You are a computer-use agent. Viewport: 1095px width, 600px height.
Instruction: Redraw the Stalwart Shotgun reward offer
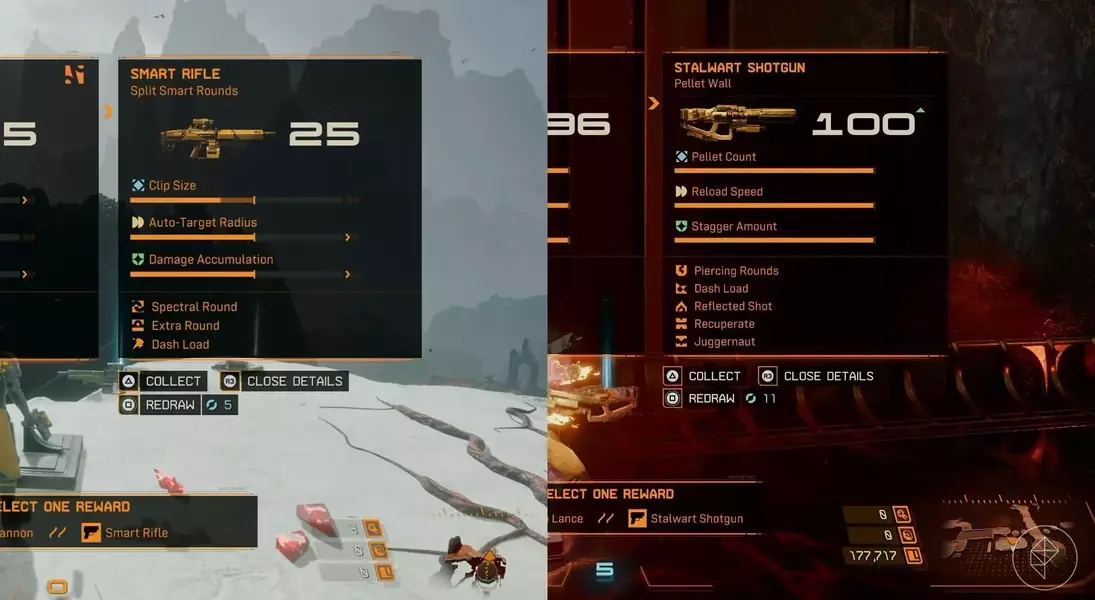click(702, 398)
